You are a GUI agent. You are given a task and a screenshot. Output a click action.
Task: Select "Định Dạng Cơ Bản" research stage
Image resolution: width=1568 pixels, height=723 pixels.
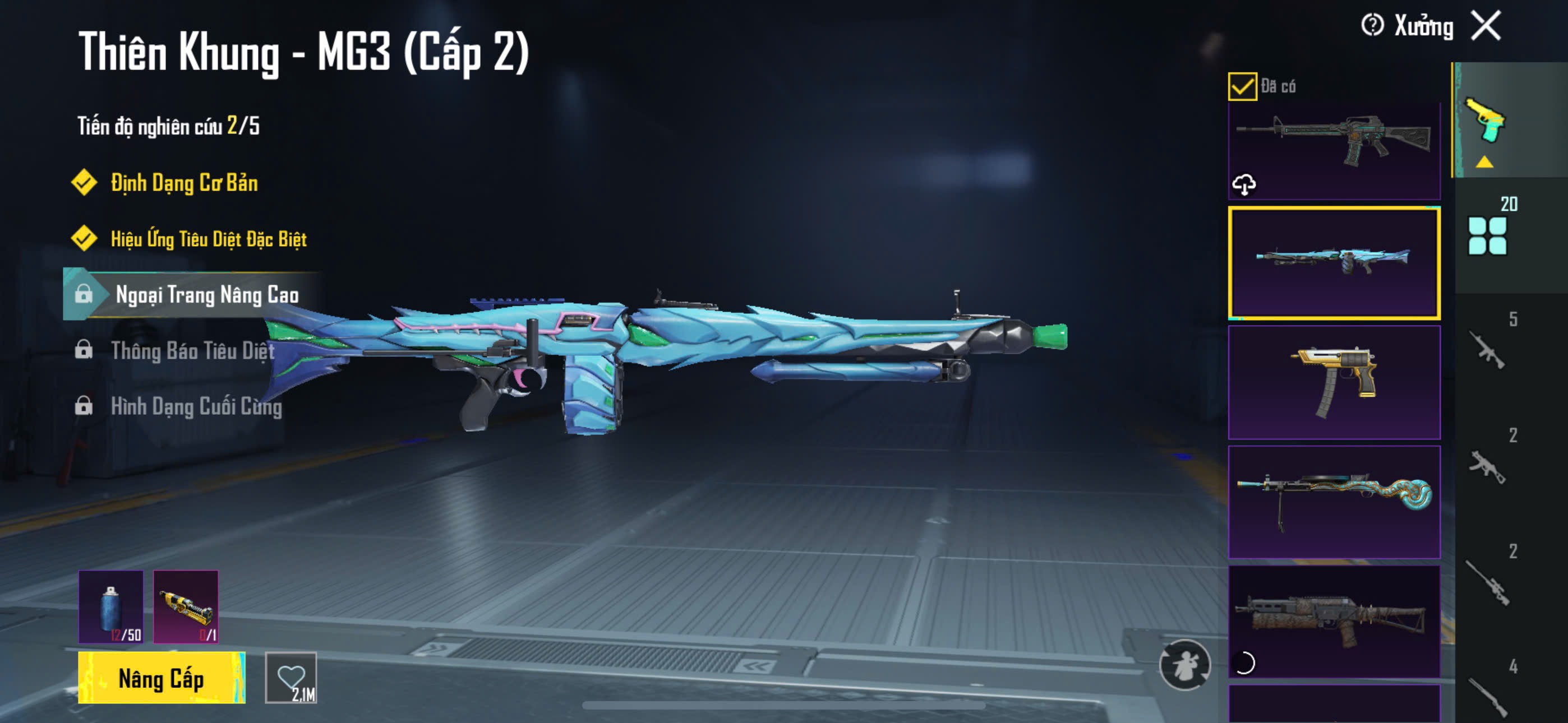184,183
